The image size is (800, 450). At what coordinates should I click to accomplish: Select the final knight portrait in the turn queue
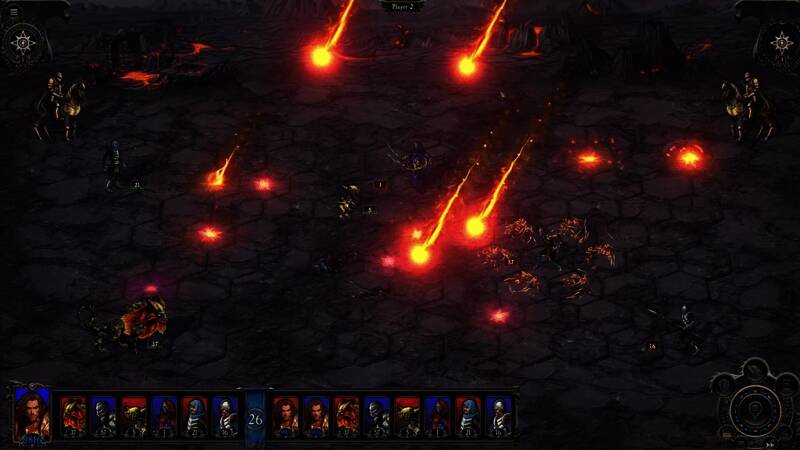[x=499, y=414]
